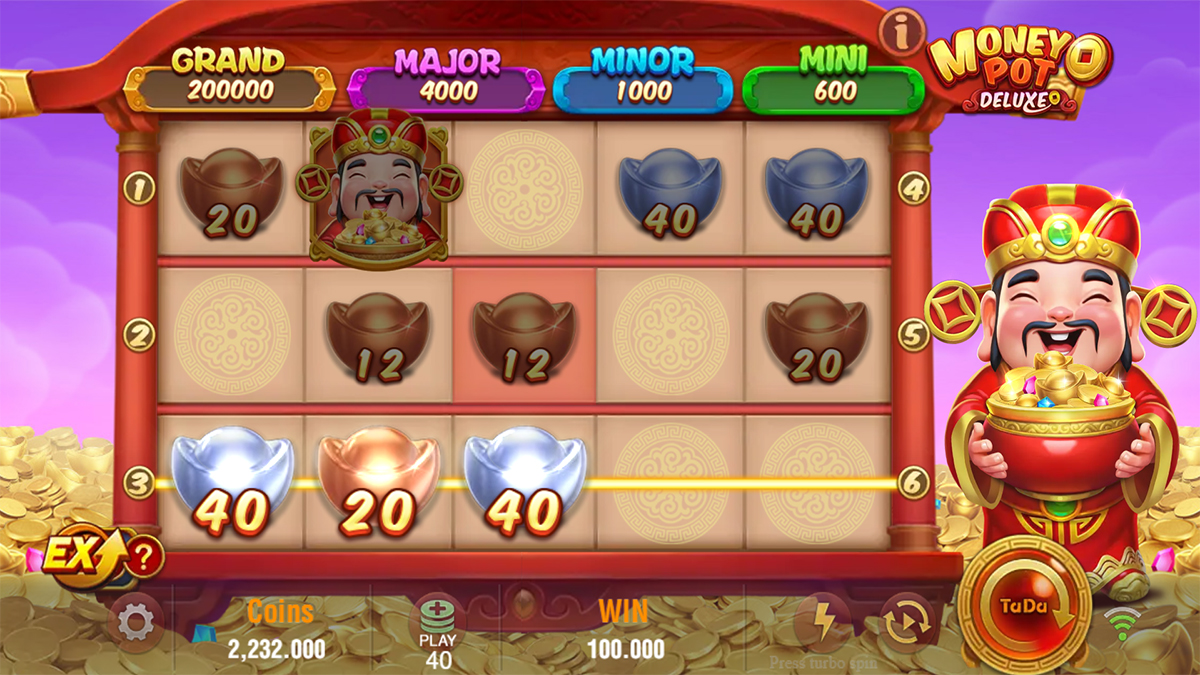Open the gear settings menu

[x=135, y=622]
